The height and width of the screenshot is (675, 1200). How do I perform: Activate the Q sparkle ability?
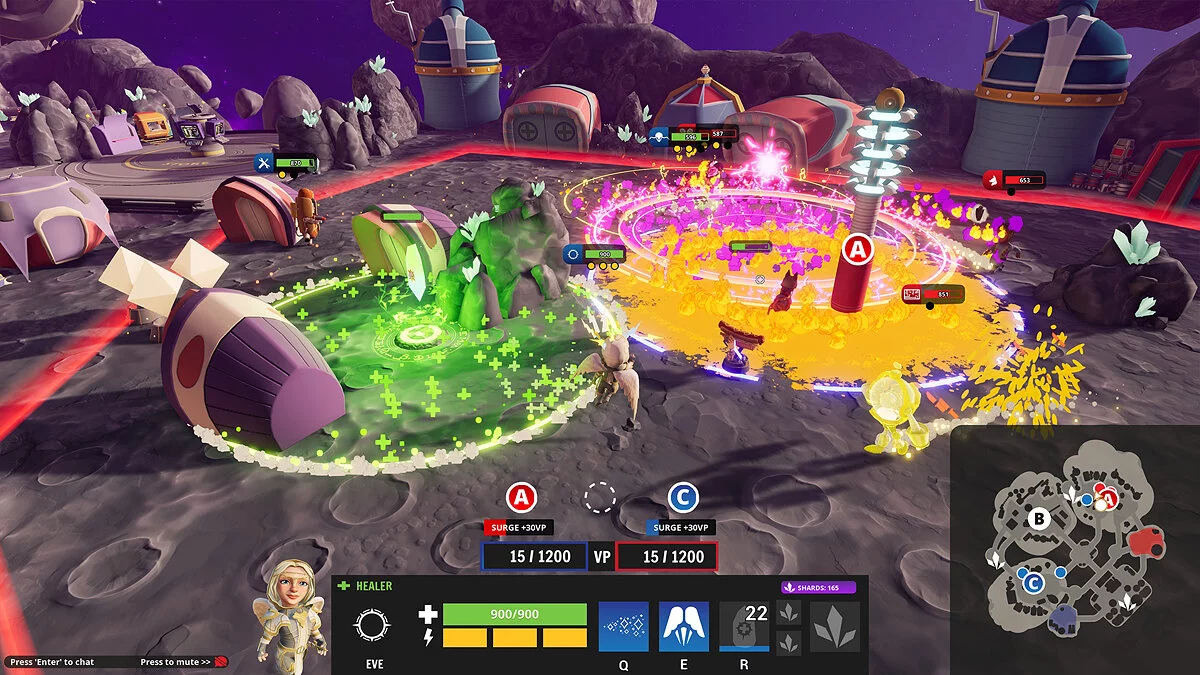[x=623, y=627]
